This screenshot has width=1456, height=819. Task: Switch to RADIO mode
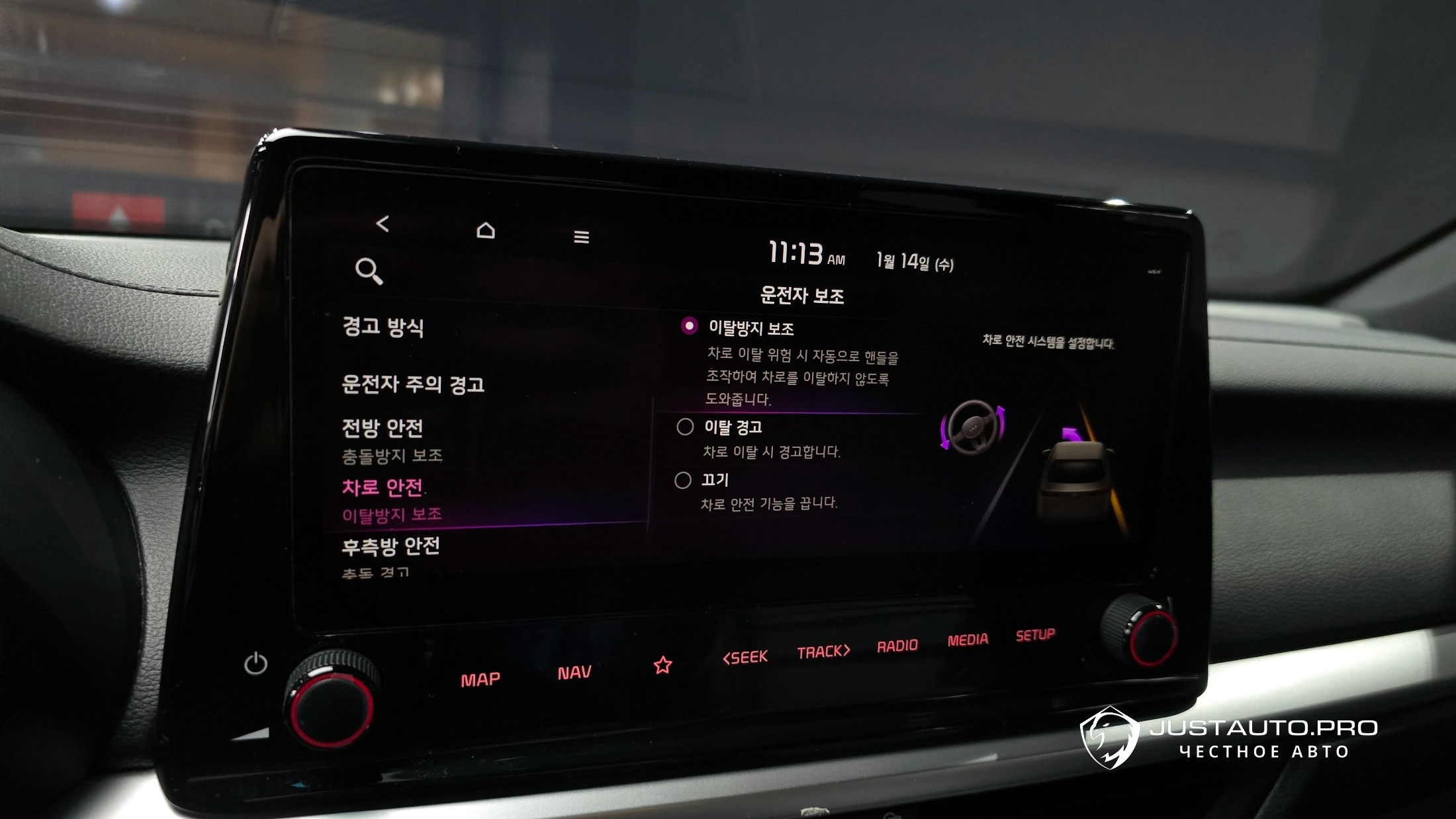[x=897, y=646]
